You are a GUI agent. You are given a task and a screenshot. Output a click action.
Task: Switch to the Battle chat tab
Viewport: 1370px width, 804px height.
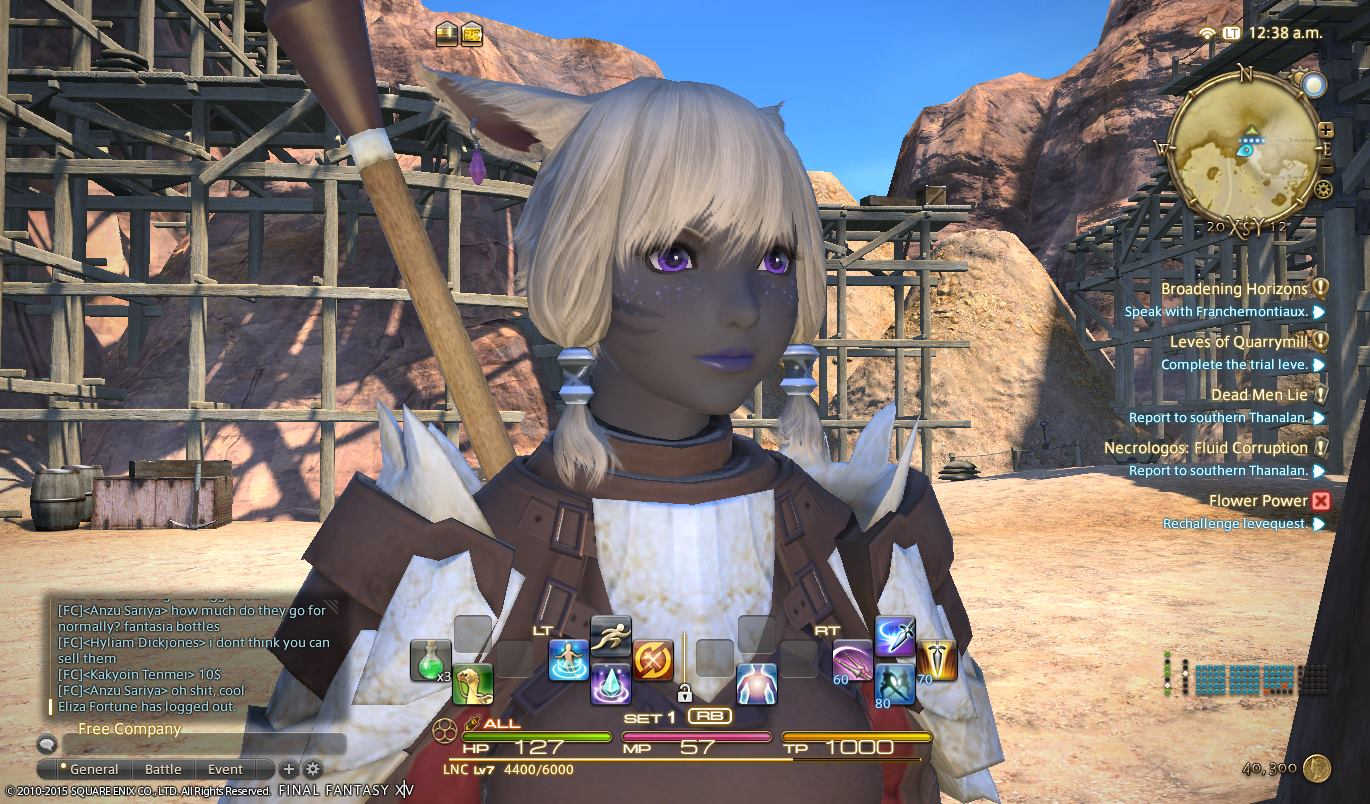pos(163,769)
